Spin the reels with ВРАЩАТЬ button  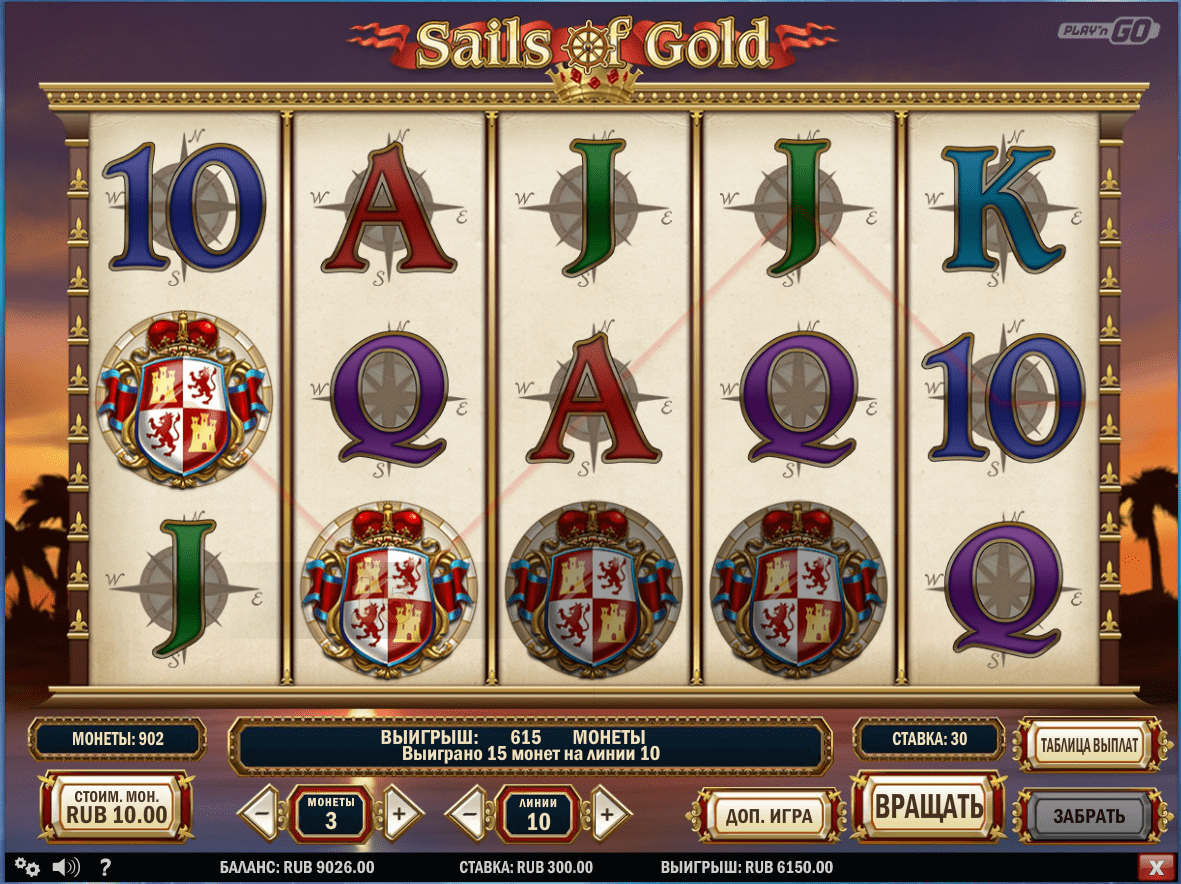coord(928,806)
